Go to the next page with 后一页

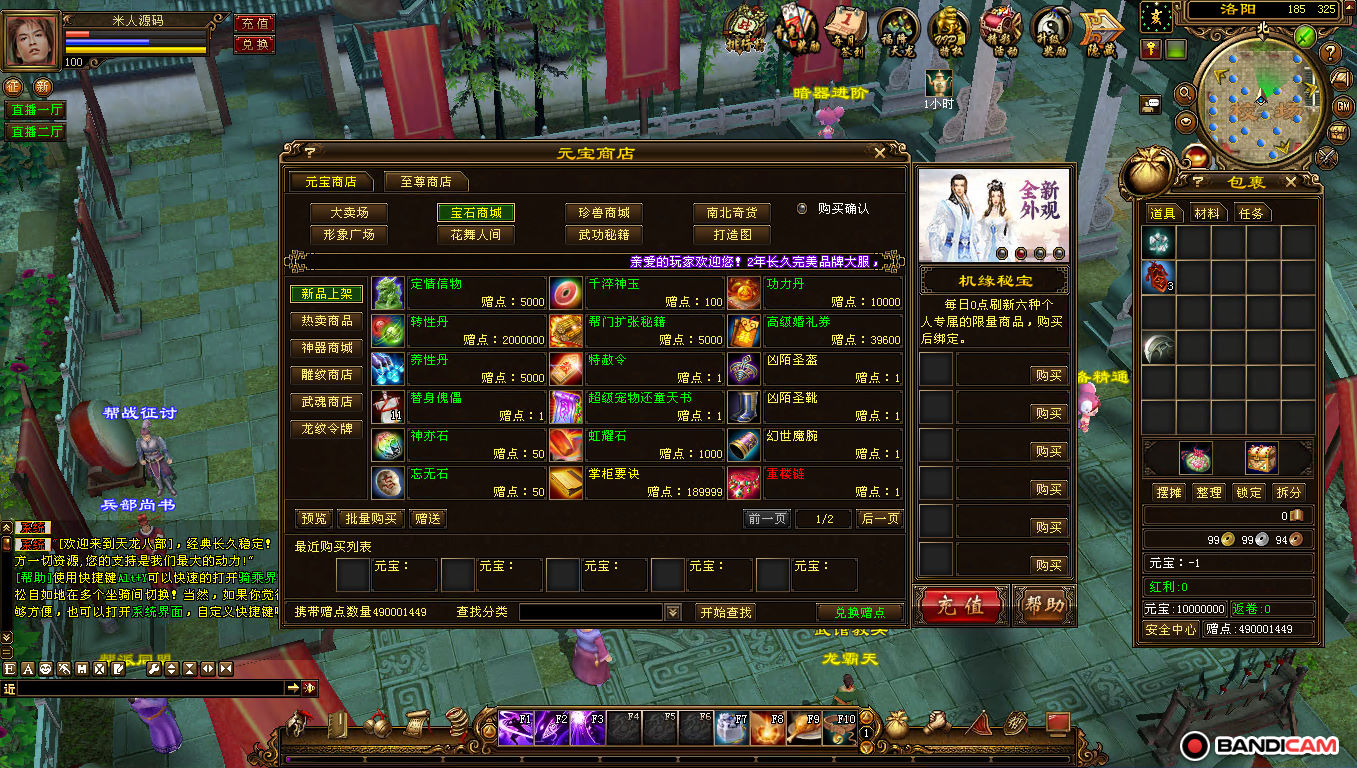(x=880, y=518)
